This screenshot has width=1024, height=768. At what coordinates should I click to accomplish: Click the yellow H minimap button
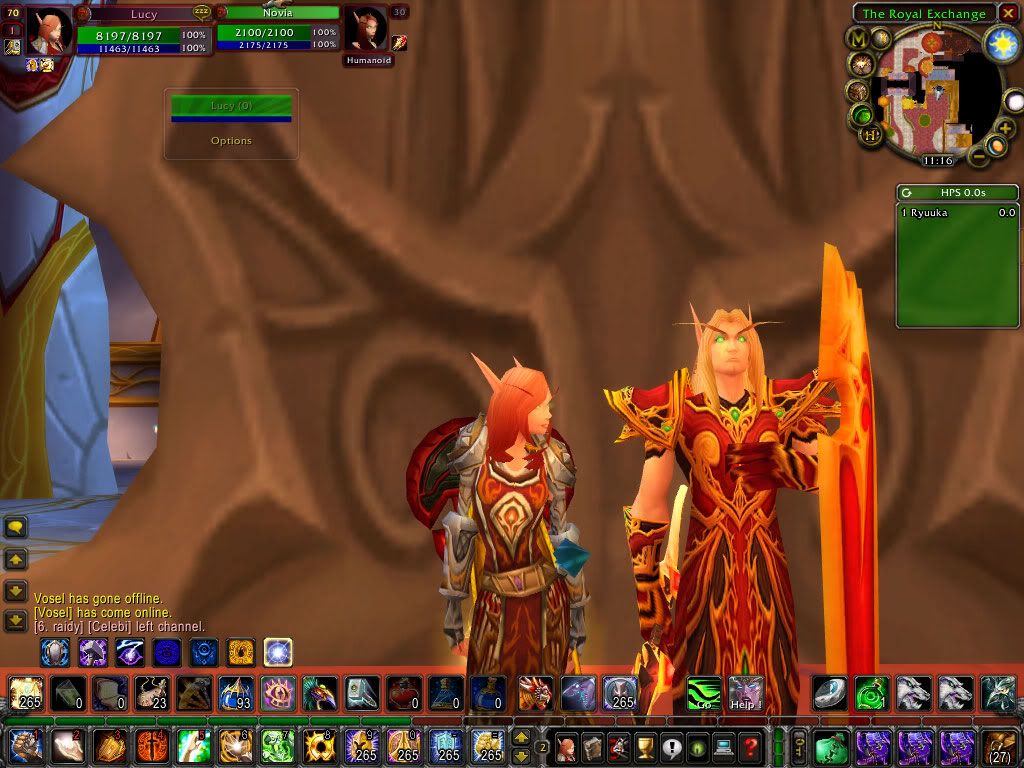[871, 135]
